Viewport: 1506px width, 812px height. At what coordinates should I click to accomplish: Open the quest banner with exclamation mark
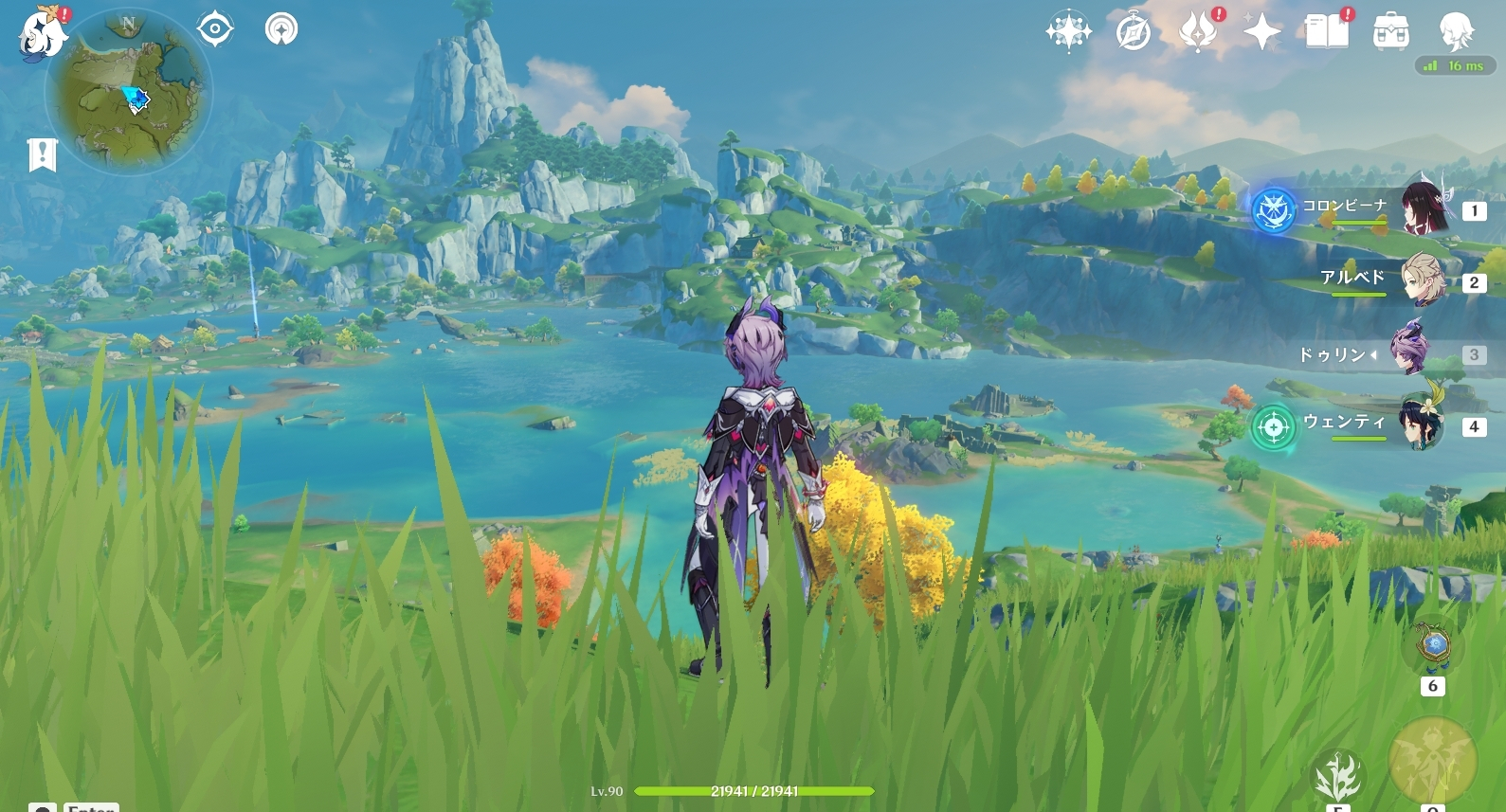pyautogui.click(x=43, y=154)
